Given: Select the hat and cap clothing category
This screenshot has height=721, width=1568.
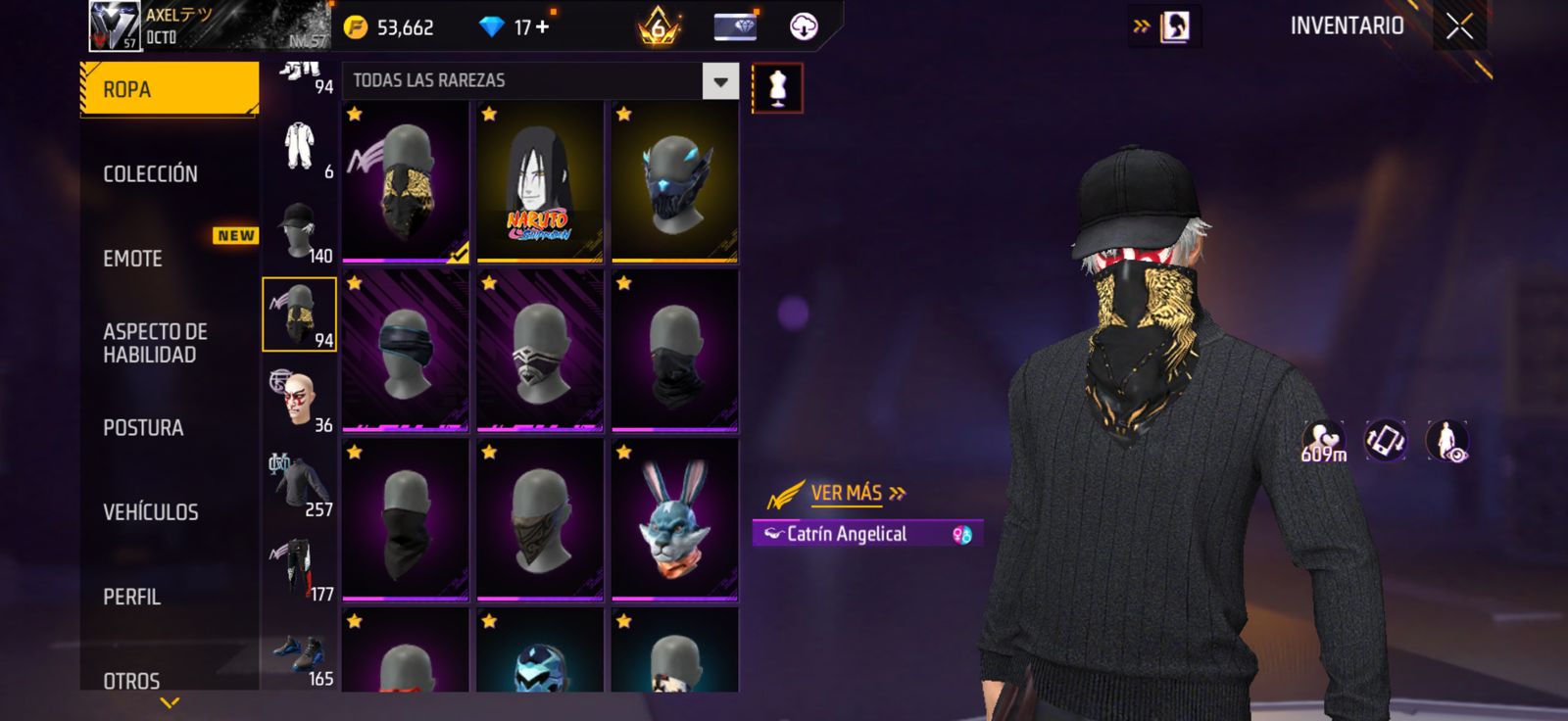Looking at the screenshot, I should coord(299,231).
